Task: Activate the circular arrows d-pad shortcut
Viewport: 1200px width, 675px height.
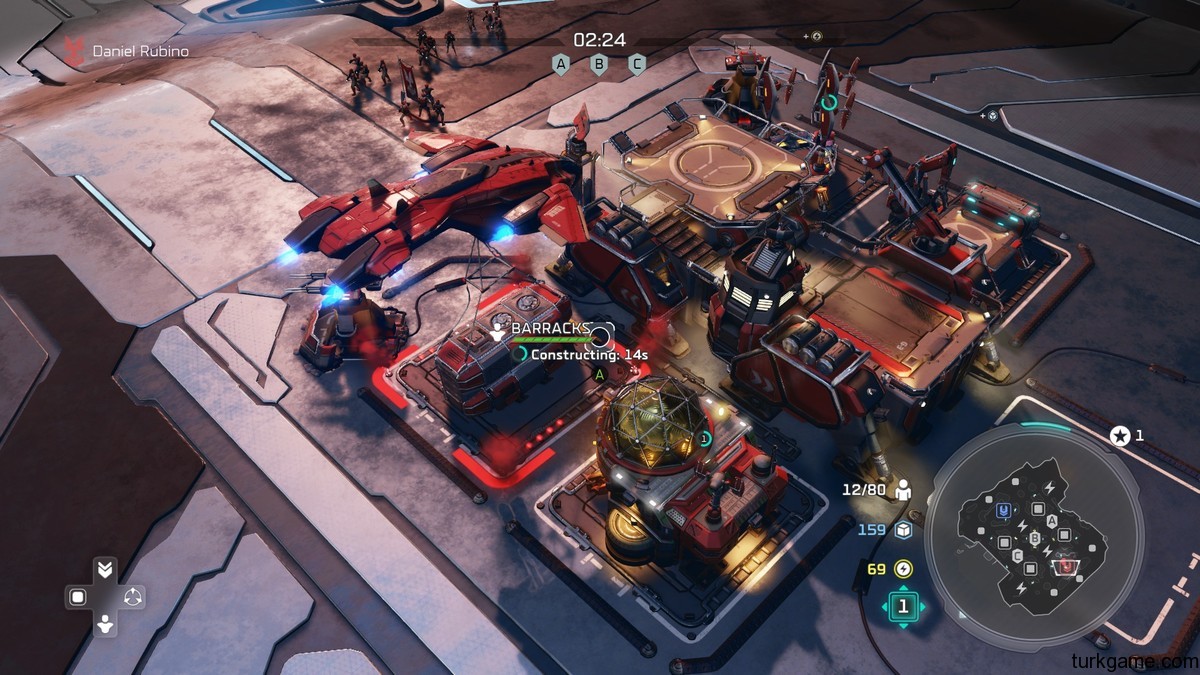Action: click(133, 597)
